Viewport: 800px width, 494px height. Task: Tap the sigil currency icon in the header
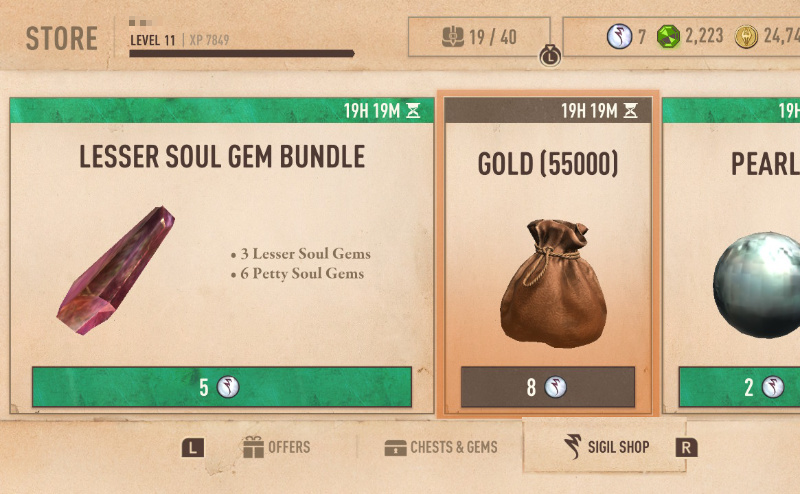(619, 37)
